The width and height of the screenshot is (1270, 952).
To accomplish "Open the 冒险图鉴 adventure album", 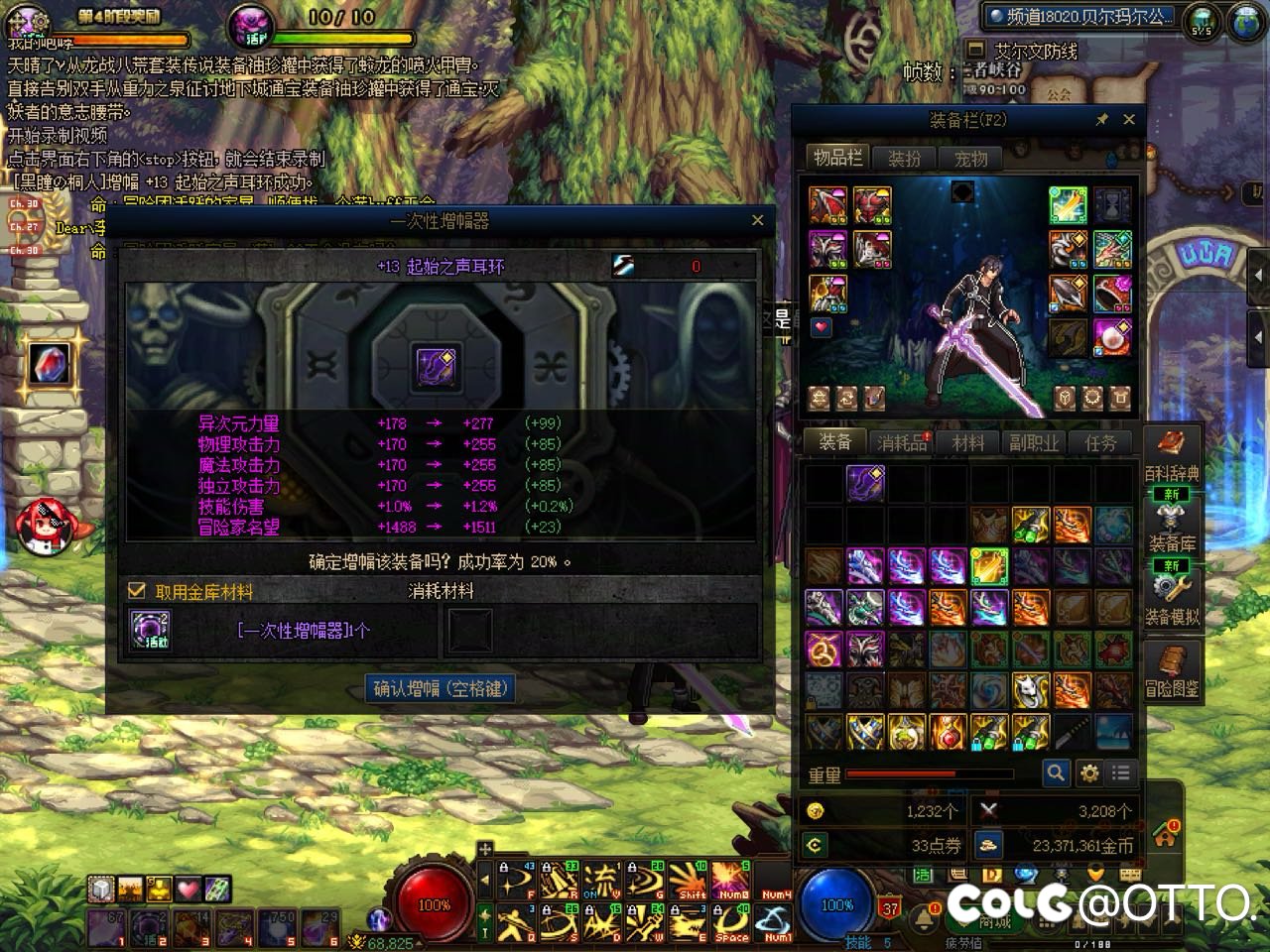I will [x=1172, y=670].
